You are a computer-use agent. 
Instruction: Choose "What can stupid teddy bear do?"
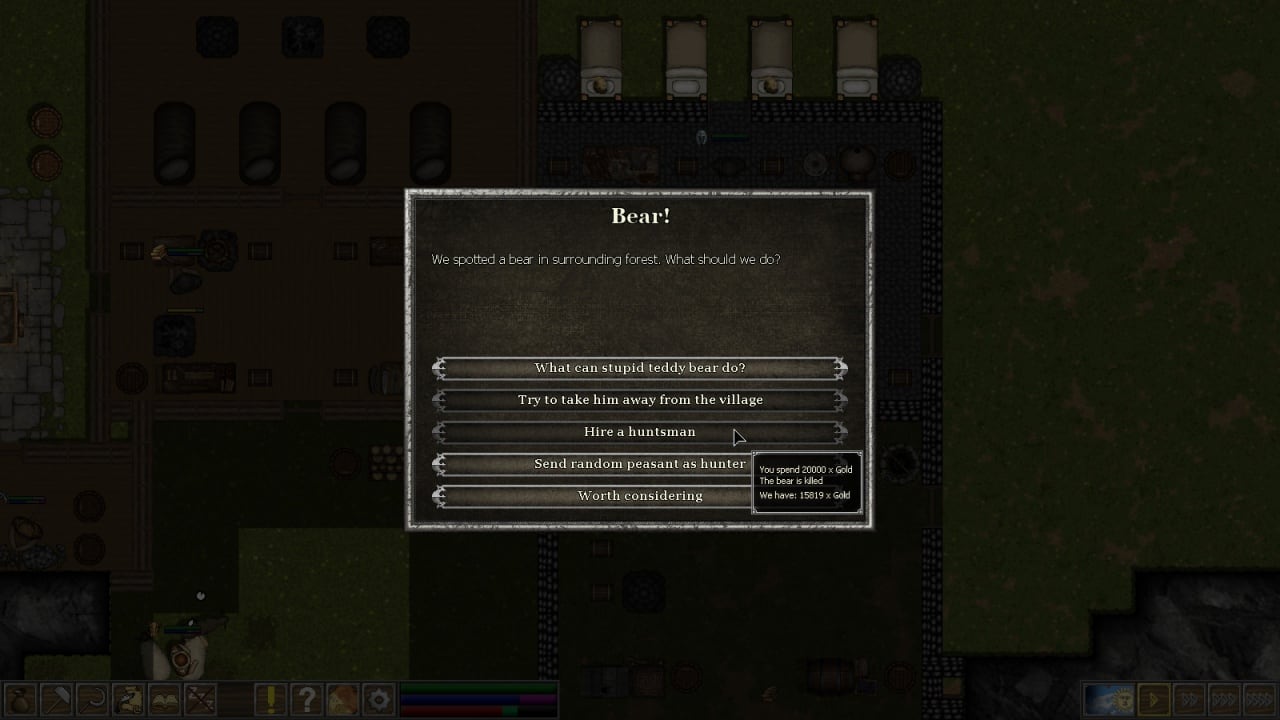(640, 368)
